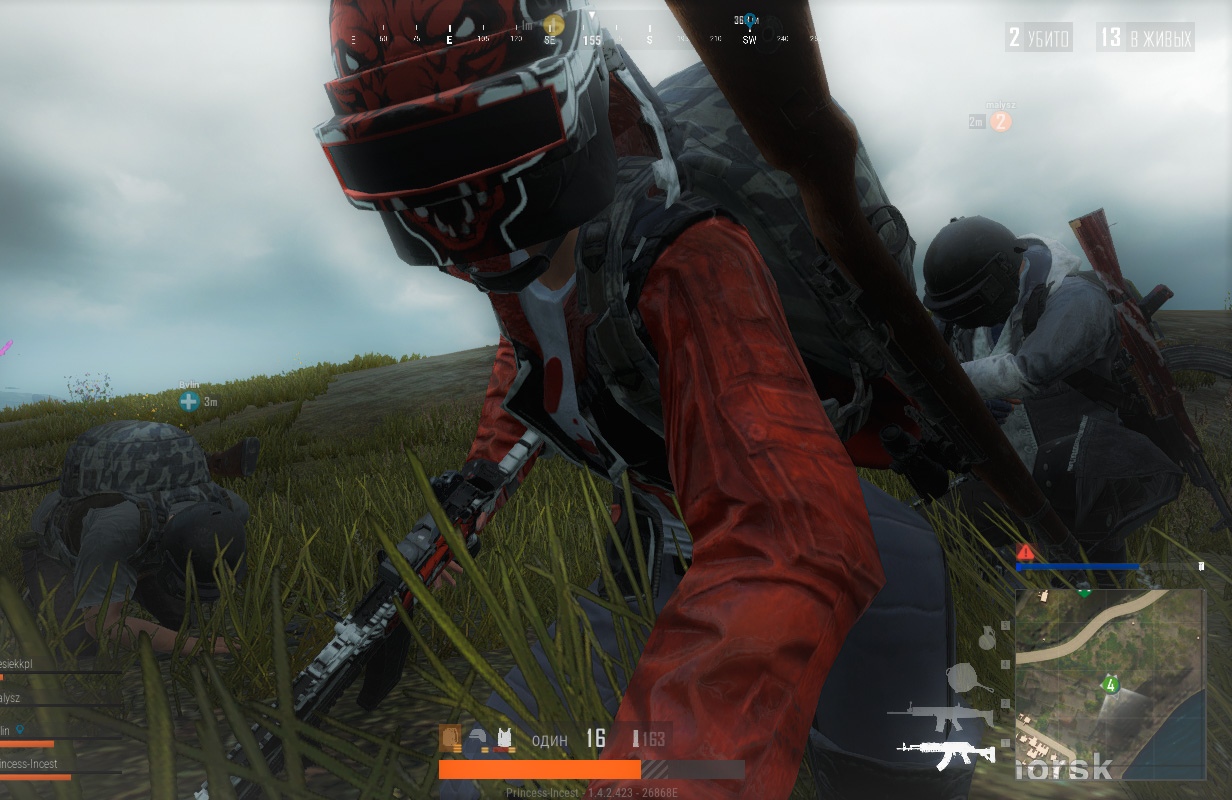This screenshot has width=1232, height=800.
Task: Click the orange teammate marker numbered 2
Action: pyautogui.click(x=1000, y=122)
